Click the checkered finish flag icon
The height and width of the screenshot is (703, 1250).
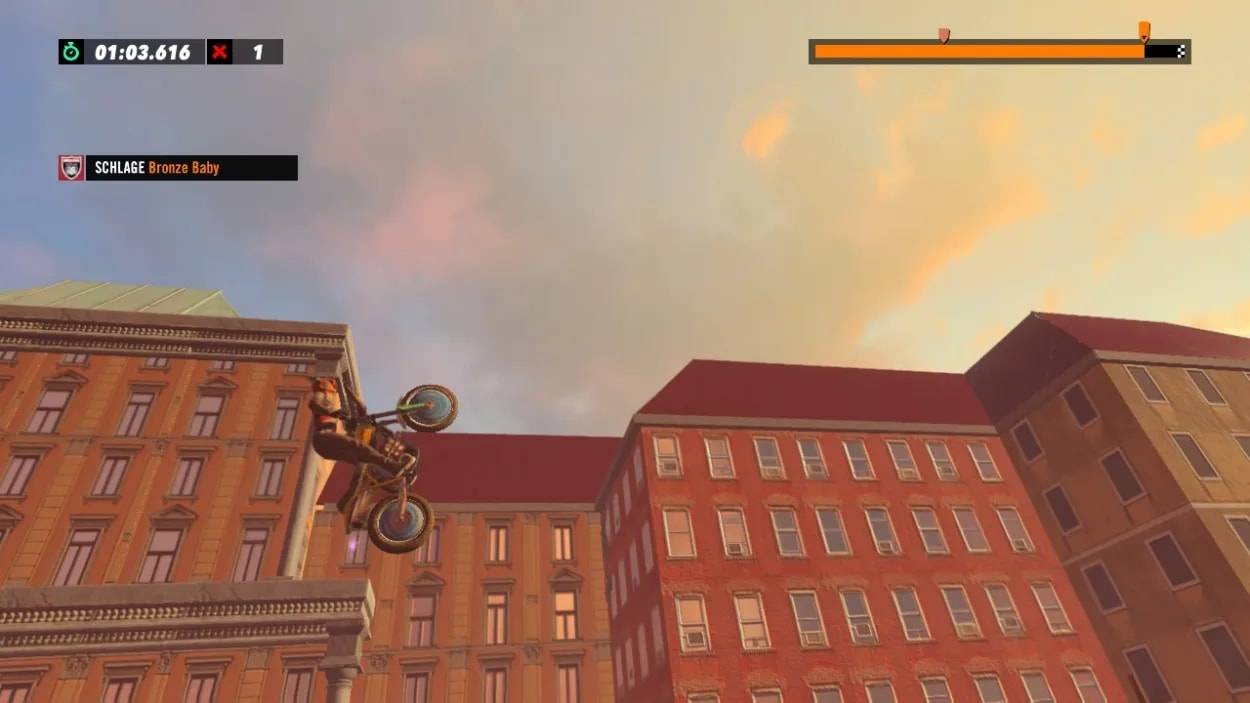click(x=1181, y=51)
